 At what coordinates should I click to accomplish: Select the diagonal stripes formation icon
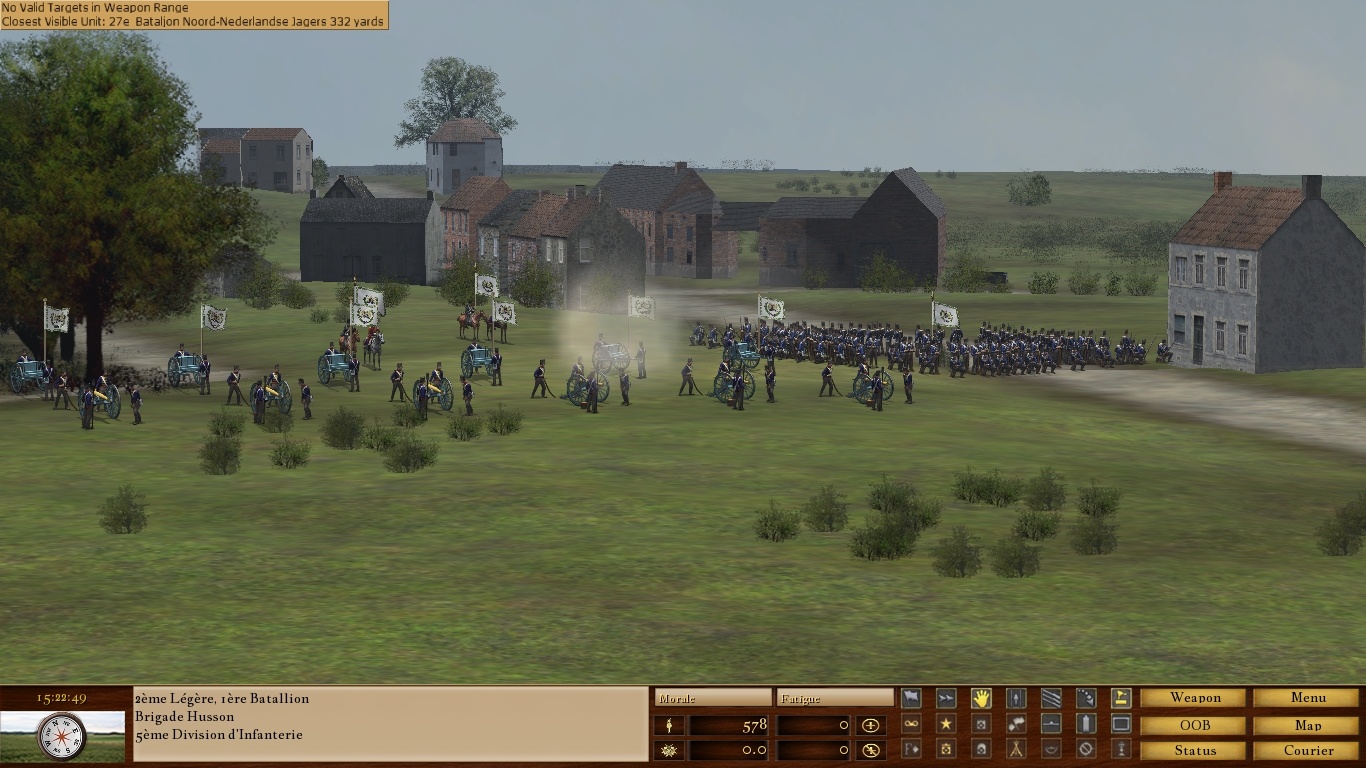point(1051,698)
